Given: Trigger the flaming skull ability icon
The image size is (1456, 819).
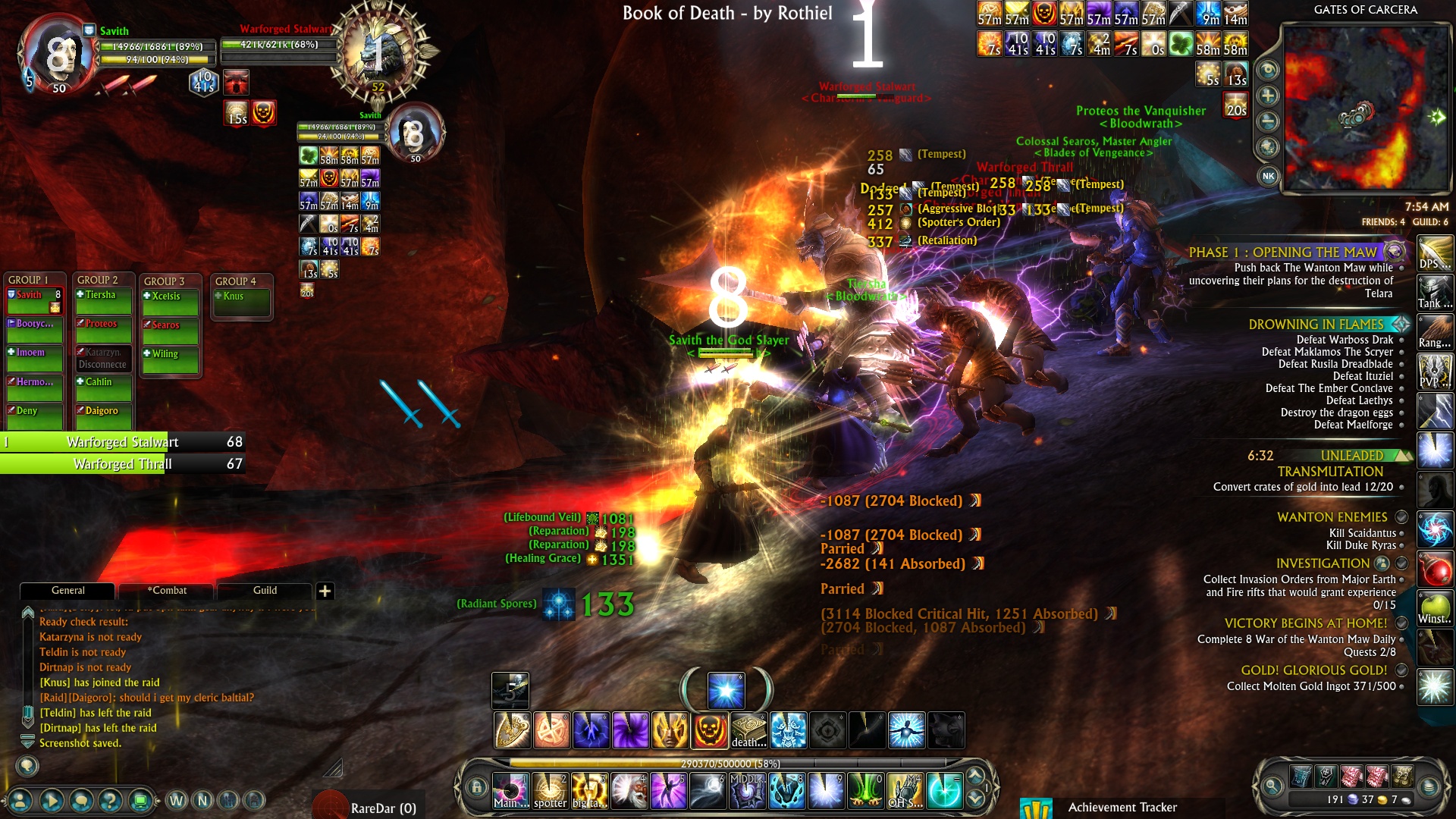Looking at the screenshot, I should click(709, 731).
